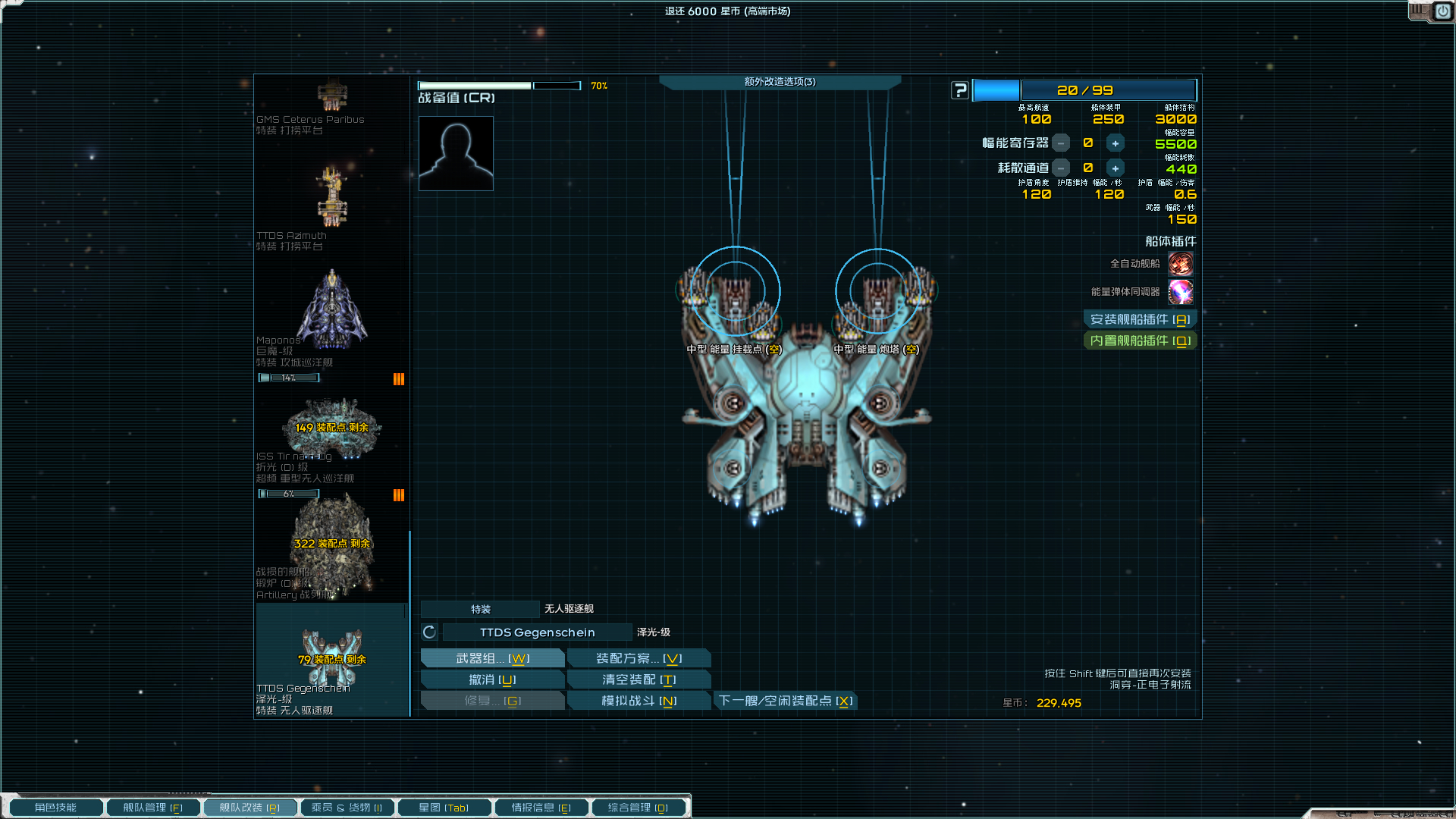Start a 模拟战斗 simulation battle
This screenshot has height=819, width=1456.
point(639,701)
